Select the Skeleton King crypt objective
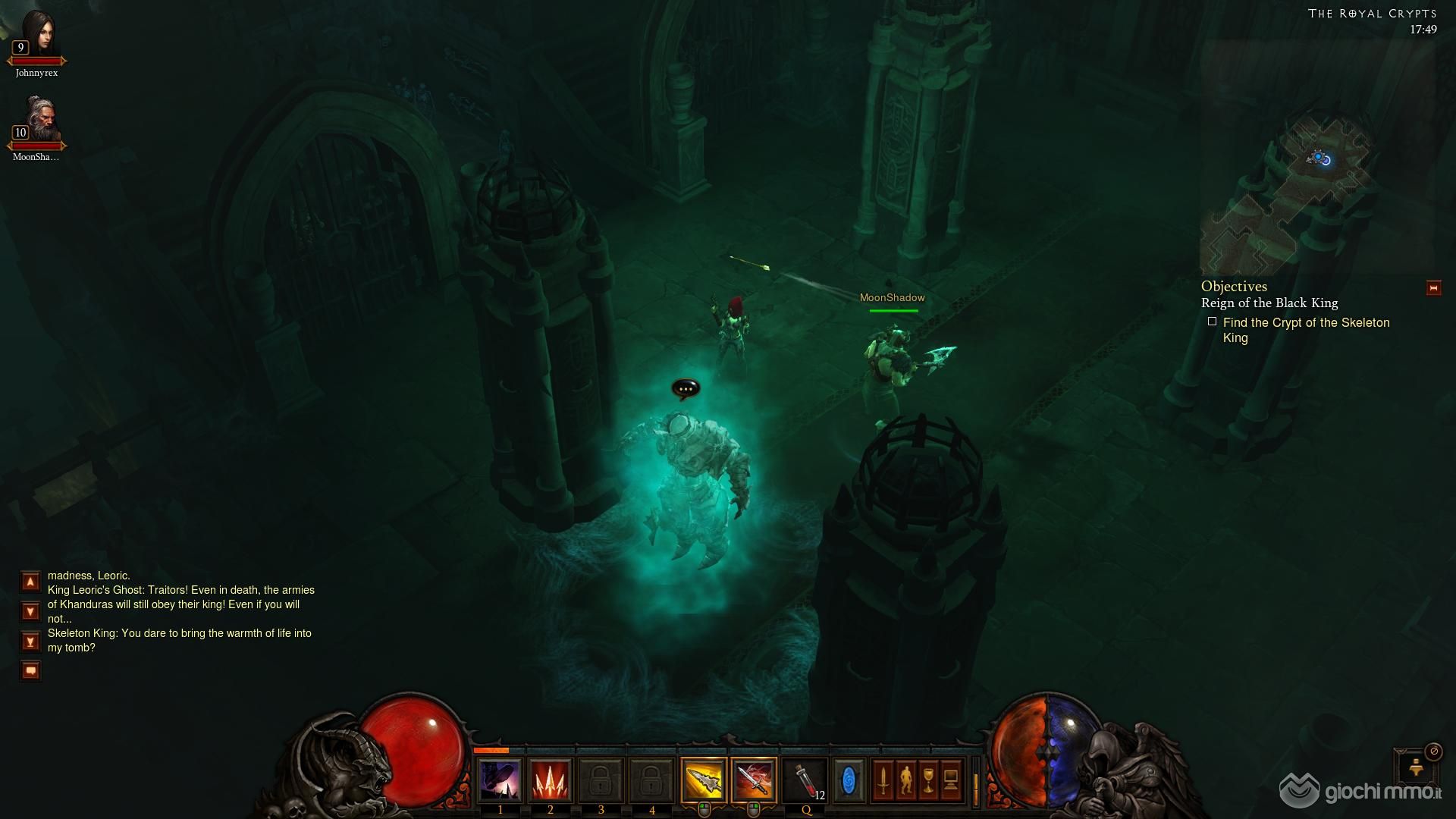 (1305, 330)
